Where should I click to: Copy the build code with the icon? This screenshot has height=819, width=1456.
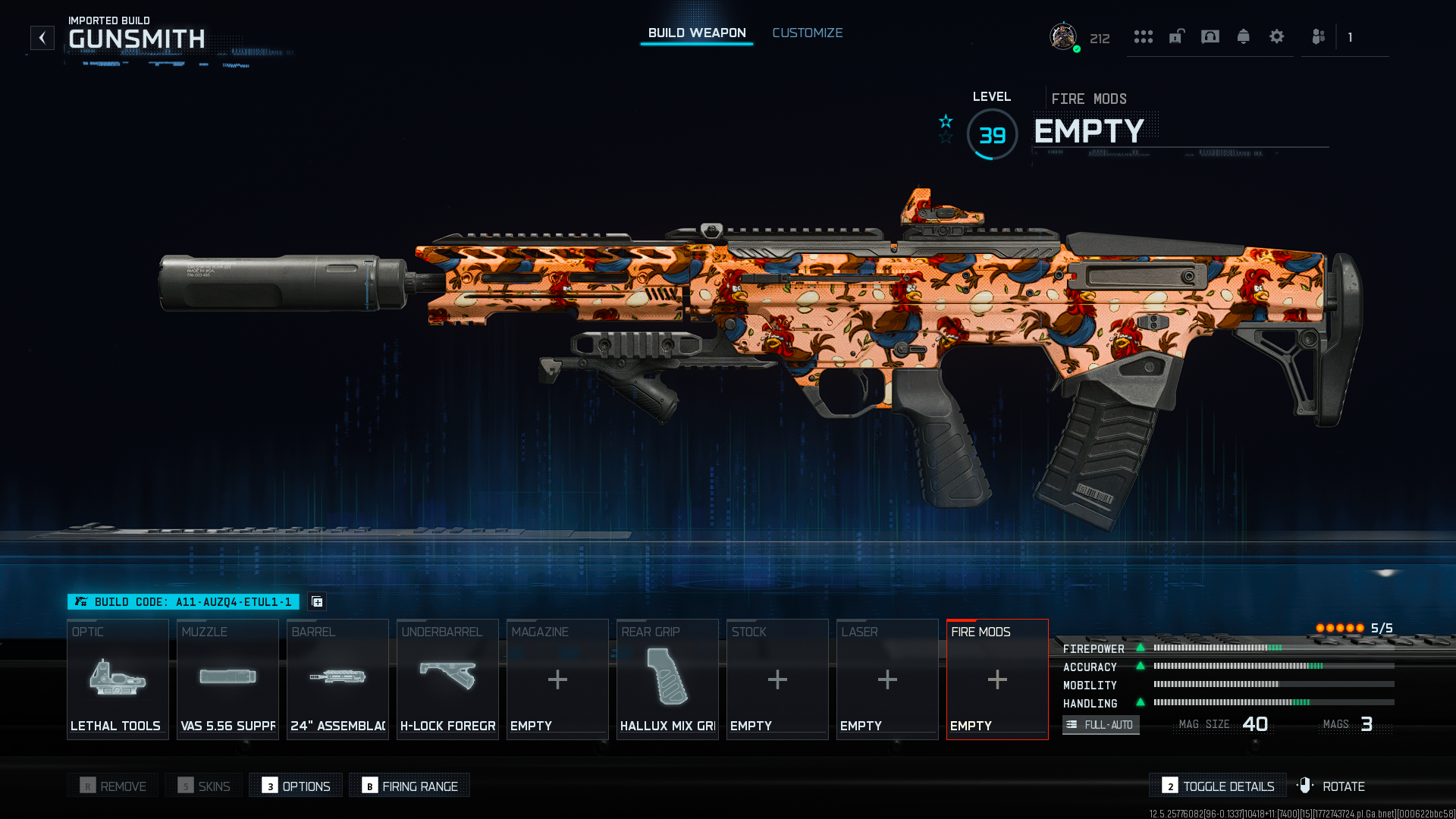[317, 601]
